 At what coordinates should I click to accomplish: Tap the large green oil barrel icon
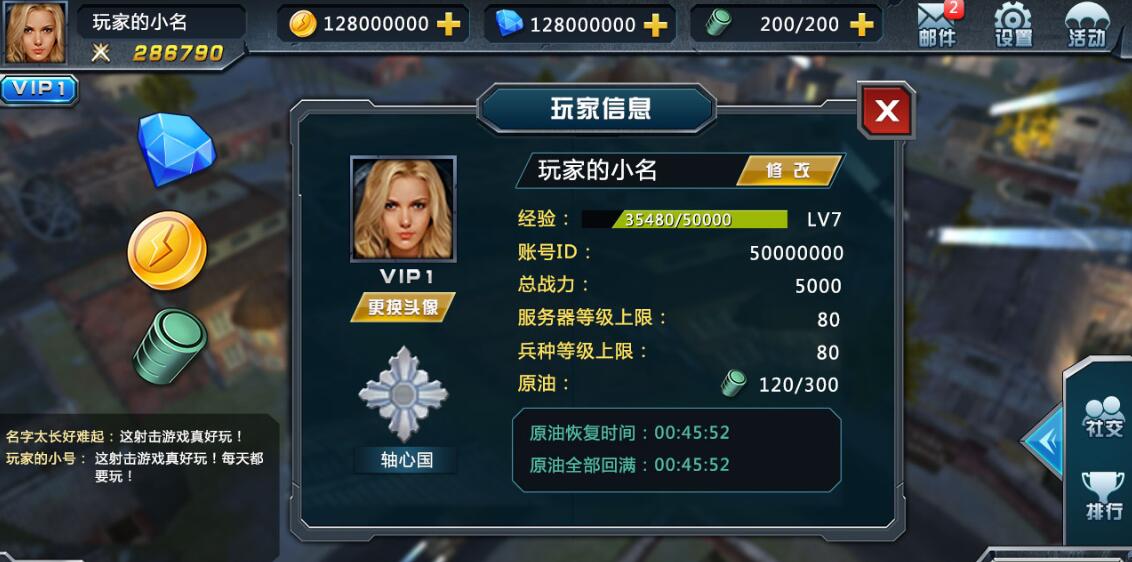170,346
